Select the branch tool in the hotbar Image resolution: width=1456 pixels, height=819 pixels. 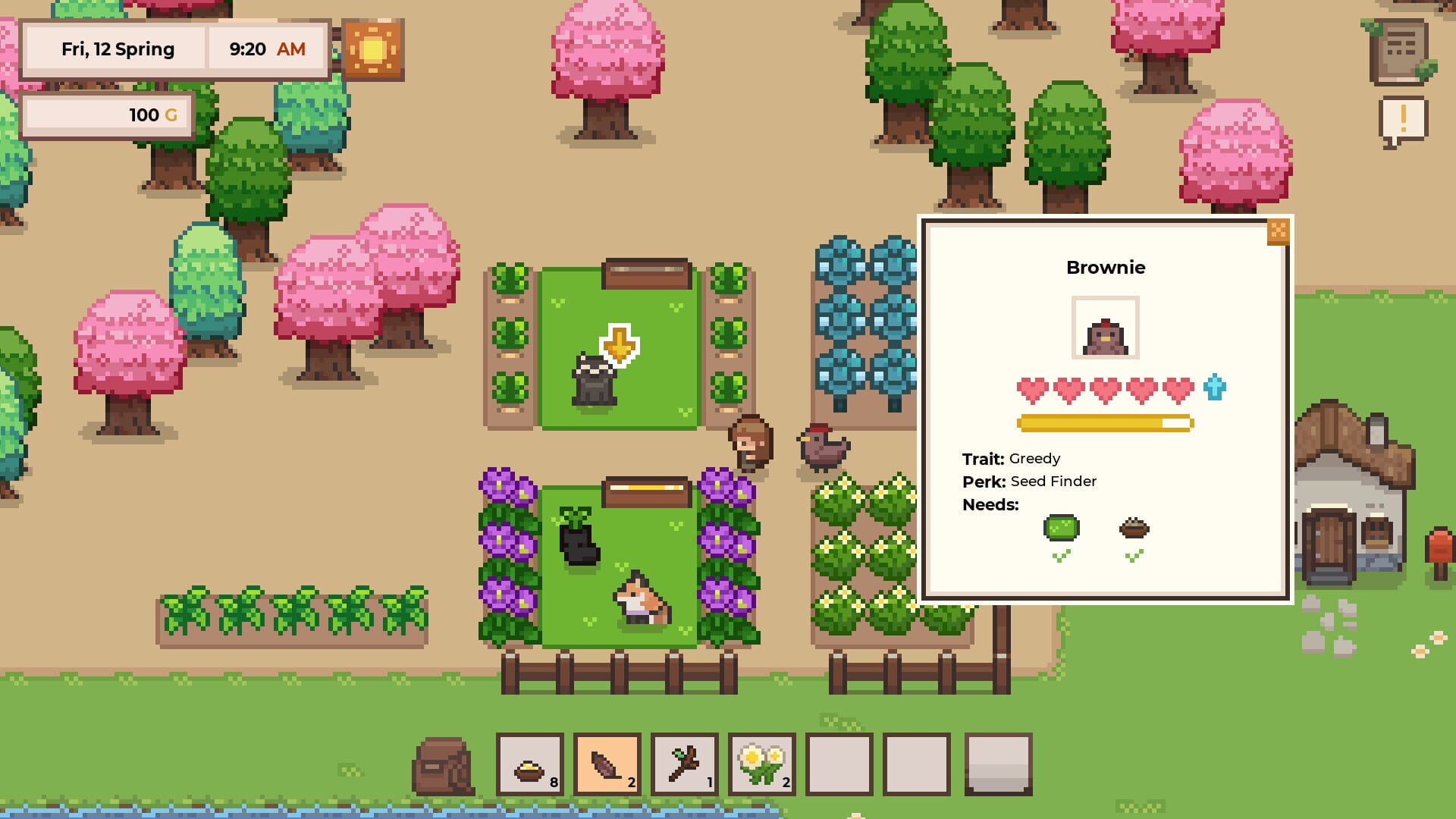pos(685,764)
